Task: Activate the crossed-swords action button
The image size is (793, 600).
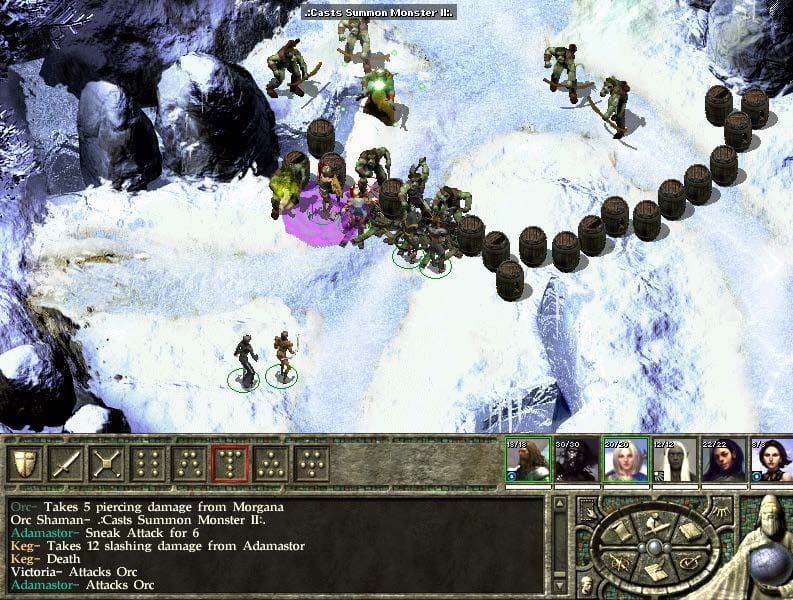Action: point(107,463)
